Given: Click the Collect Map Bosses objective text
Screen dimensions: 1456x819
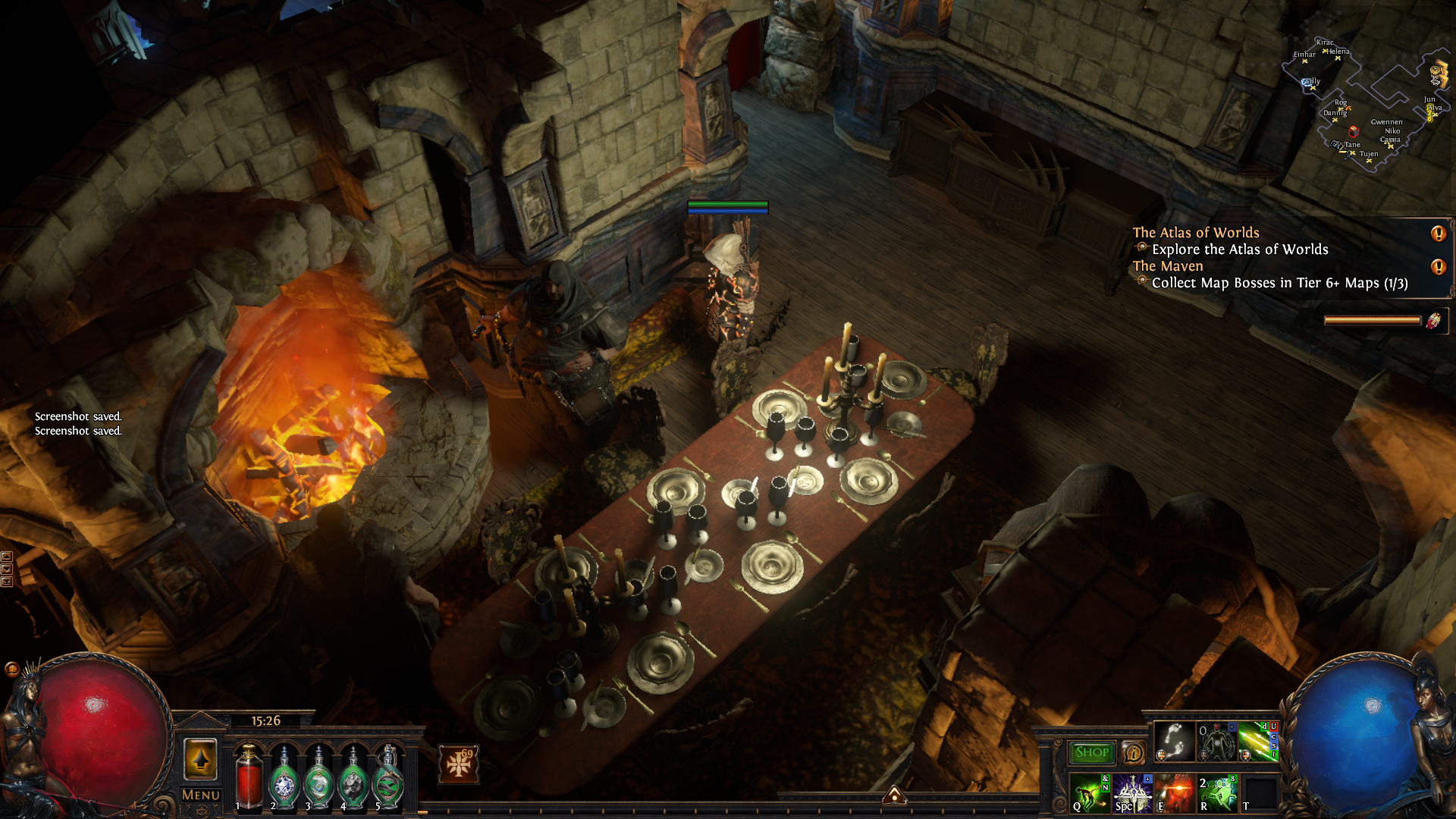Looking at the screenshot, I should click(x=1279, y=283).
